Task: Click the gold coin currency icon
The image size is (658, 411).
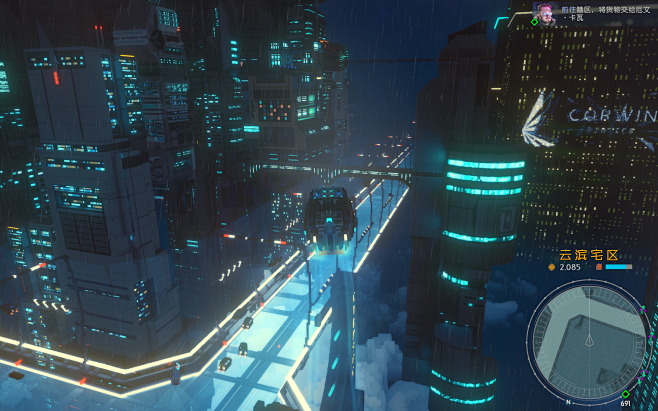Action: pos(551,267)
